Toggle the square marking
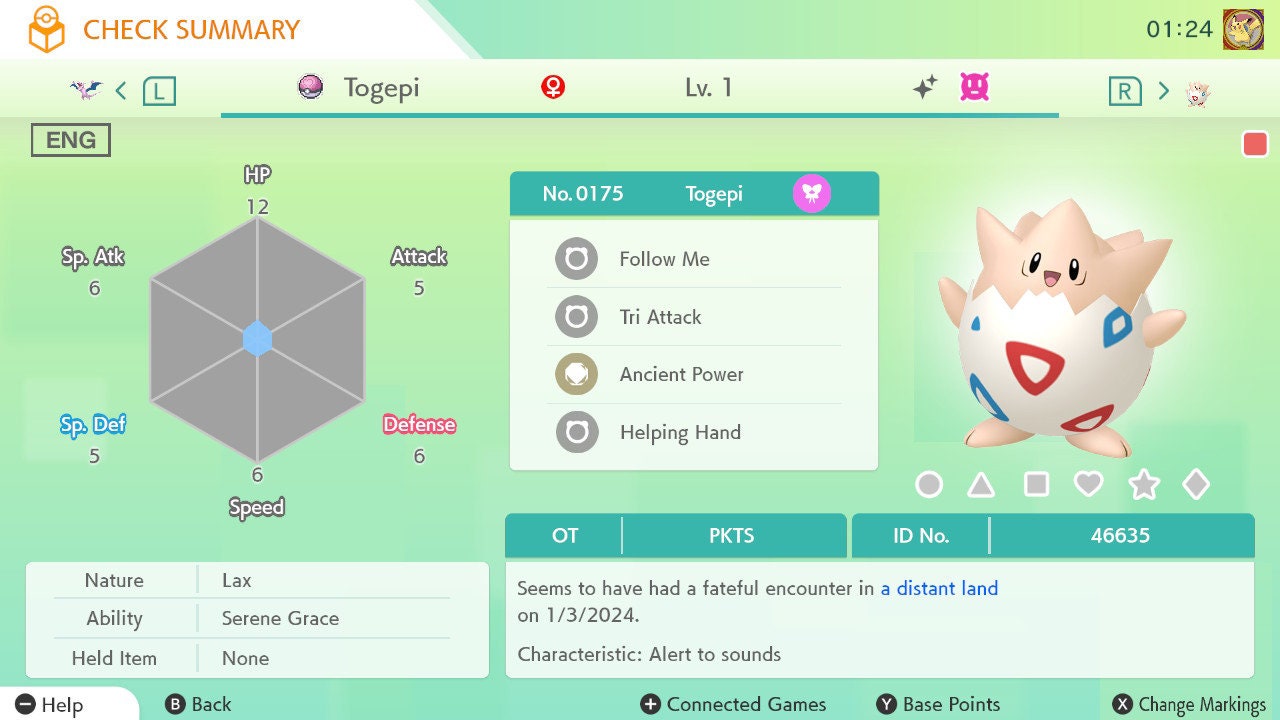This screenshot has width=1280, height=720. [x=1036, y=485]
